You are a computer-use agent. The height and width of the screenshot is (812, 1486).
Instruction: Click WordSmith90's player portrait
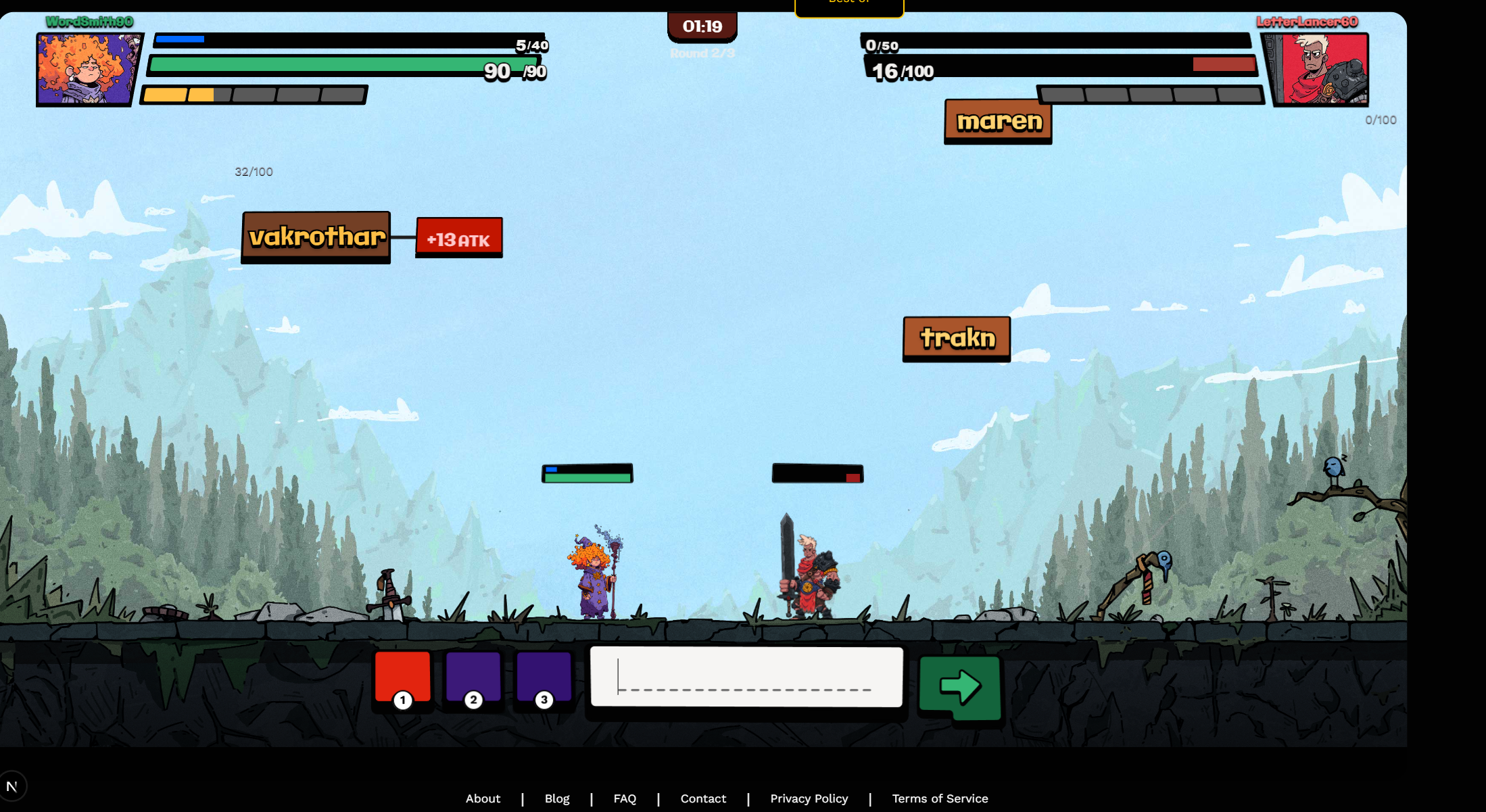click(x=87, y=70)
